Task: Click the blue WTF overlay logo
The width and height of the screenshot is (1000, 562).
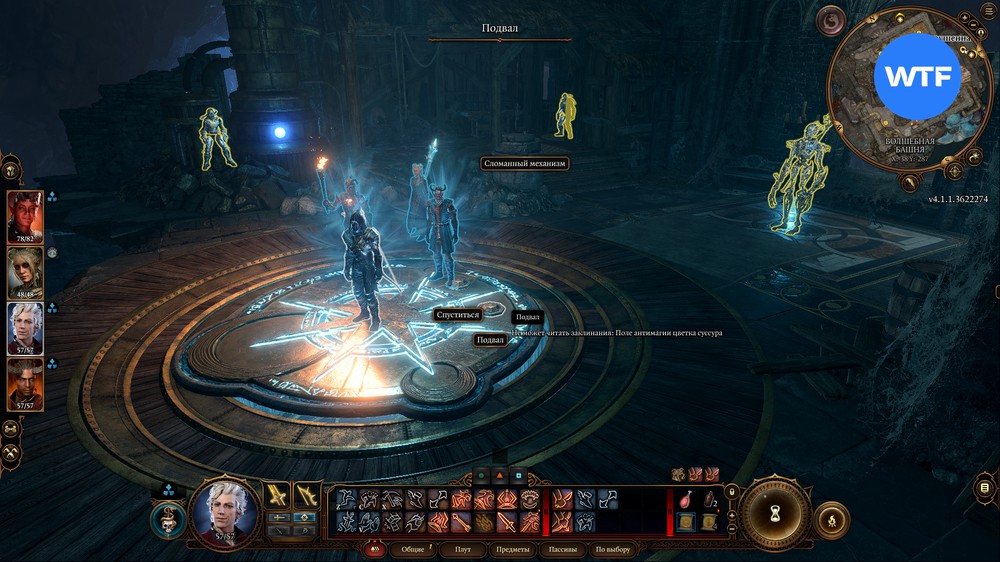Action: click(917, 76)
